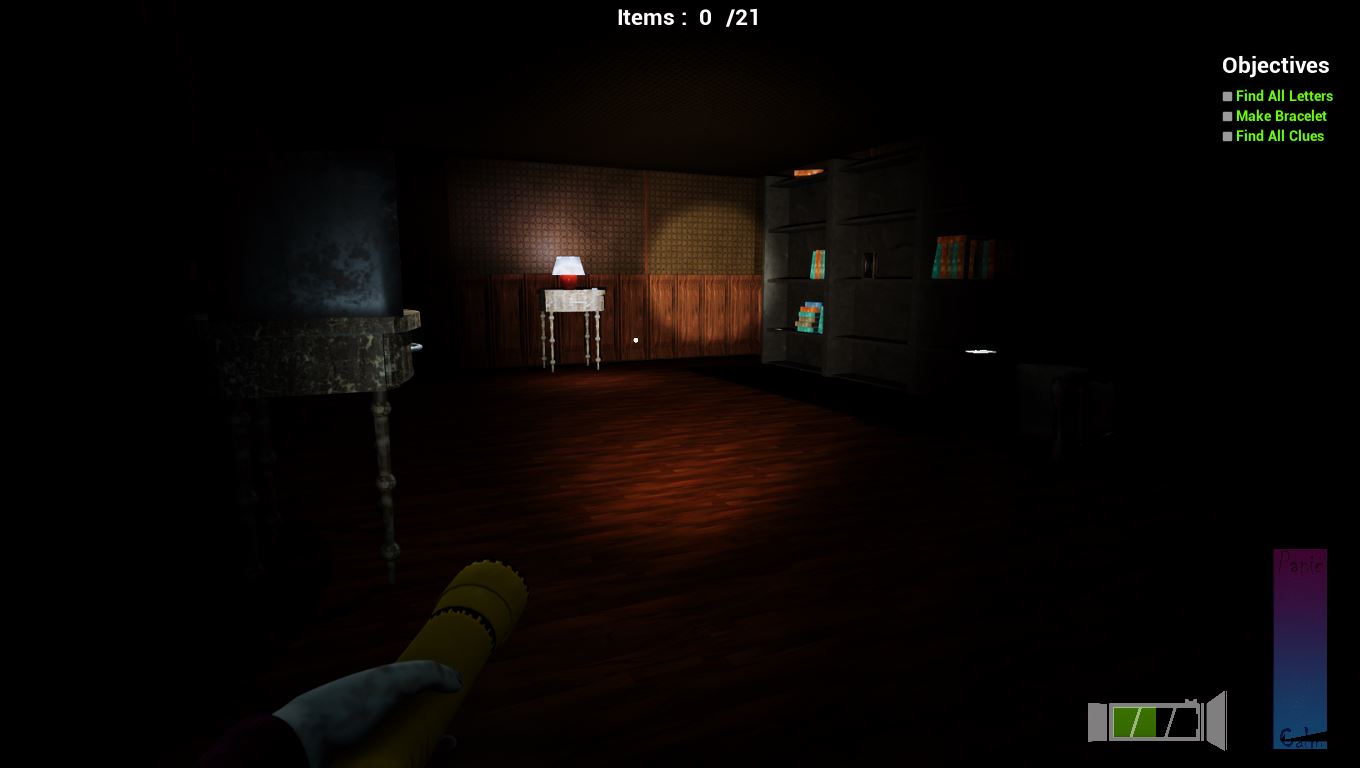Click the red lamp on the side table
Screen dimensions: 1360x768
point(566,272)
